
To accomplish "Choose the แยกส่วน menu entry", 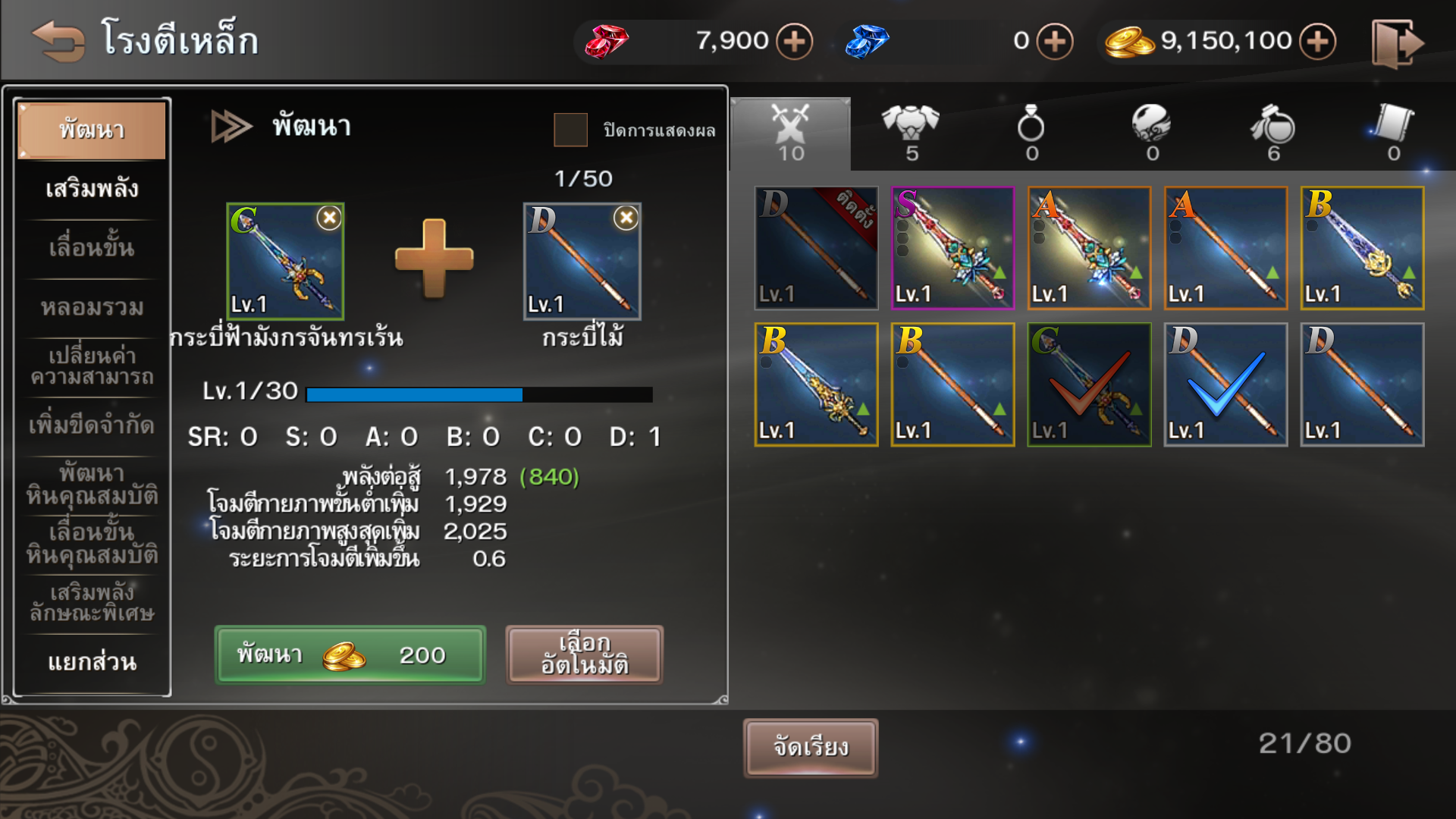I will [92, 662].
